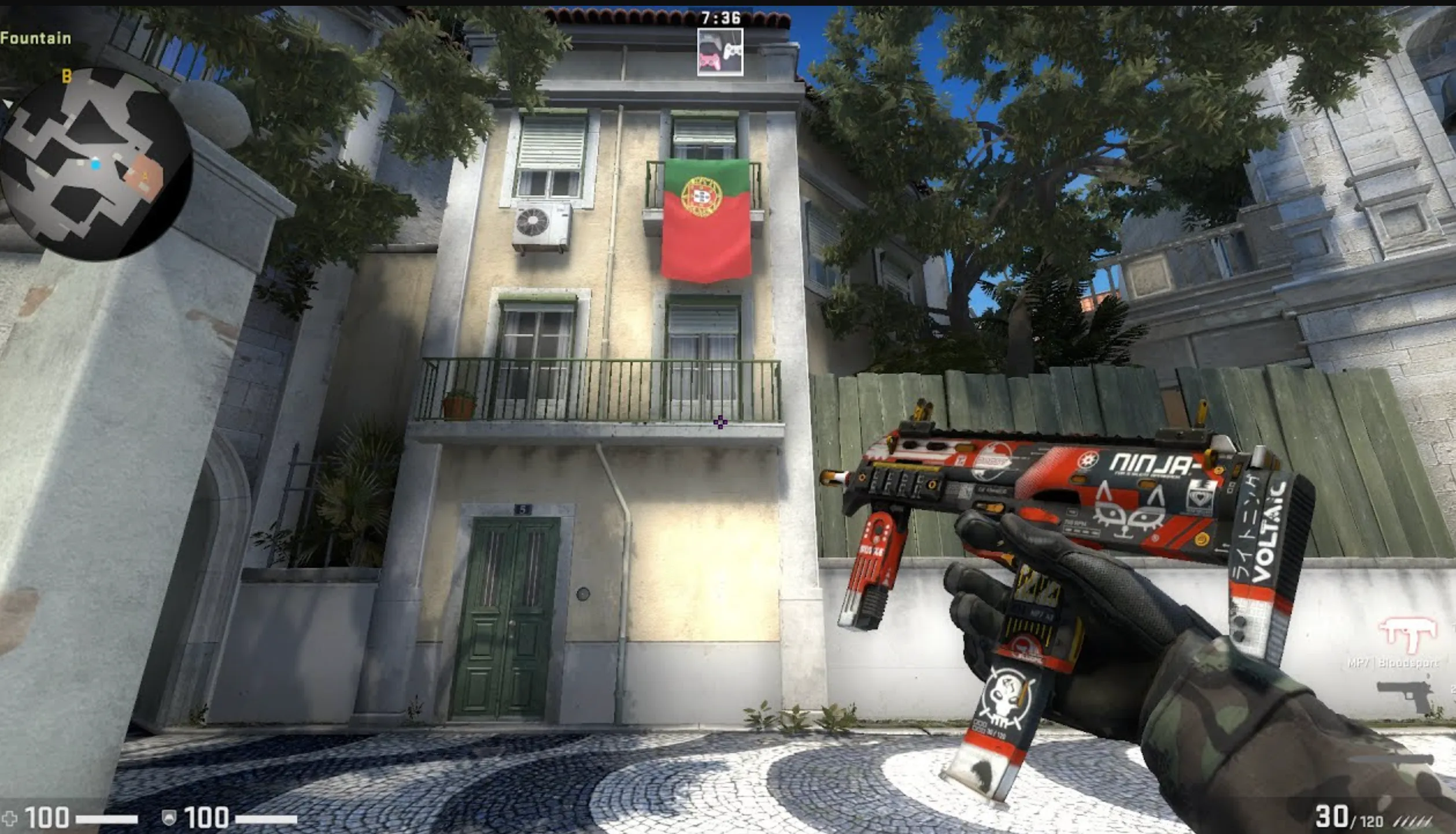Click the B bombsite marker on radar

coord(65,76)
